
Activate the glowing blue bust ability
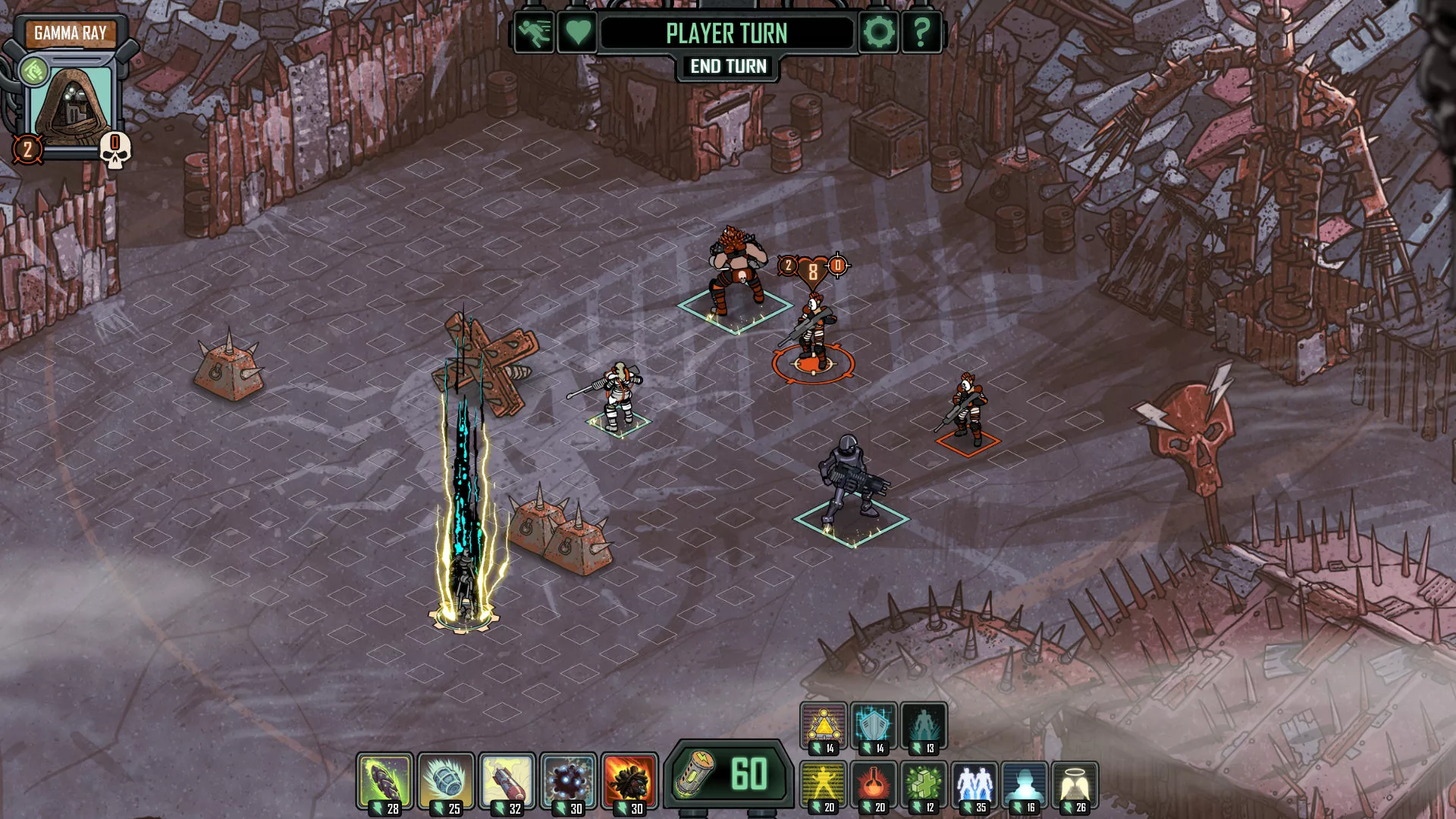pyautogui.click(x=1025, y=786)
